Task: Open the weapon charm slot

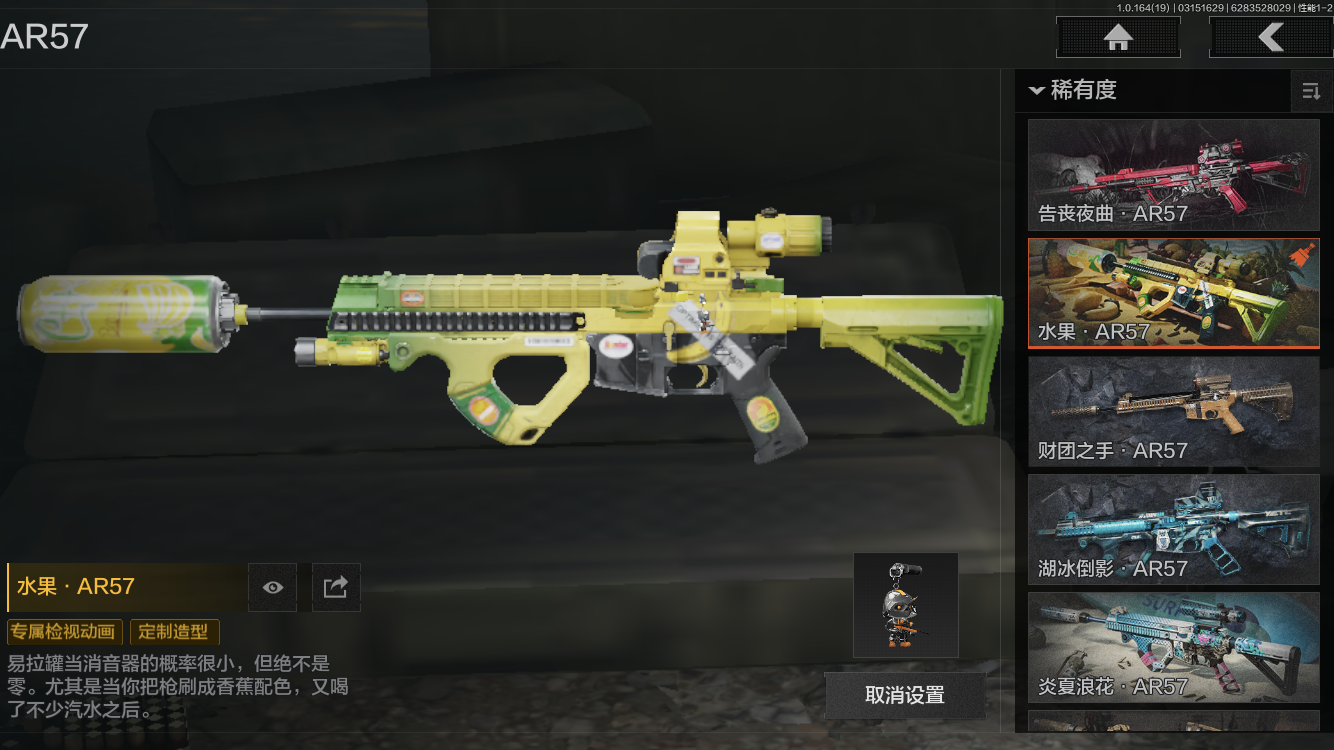Action: (905, 605)
